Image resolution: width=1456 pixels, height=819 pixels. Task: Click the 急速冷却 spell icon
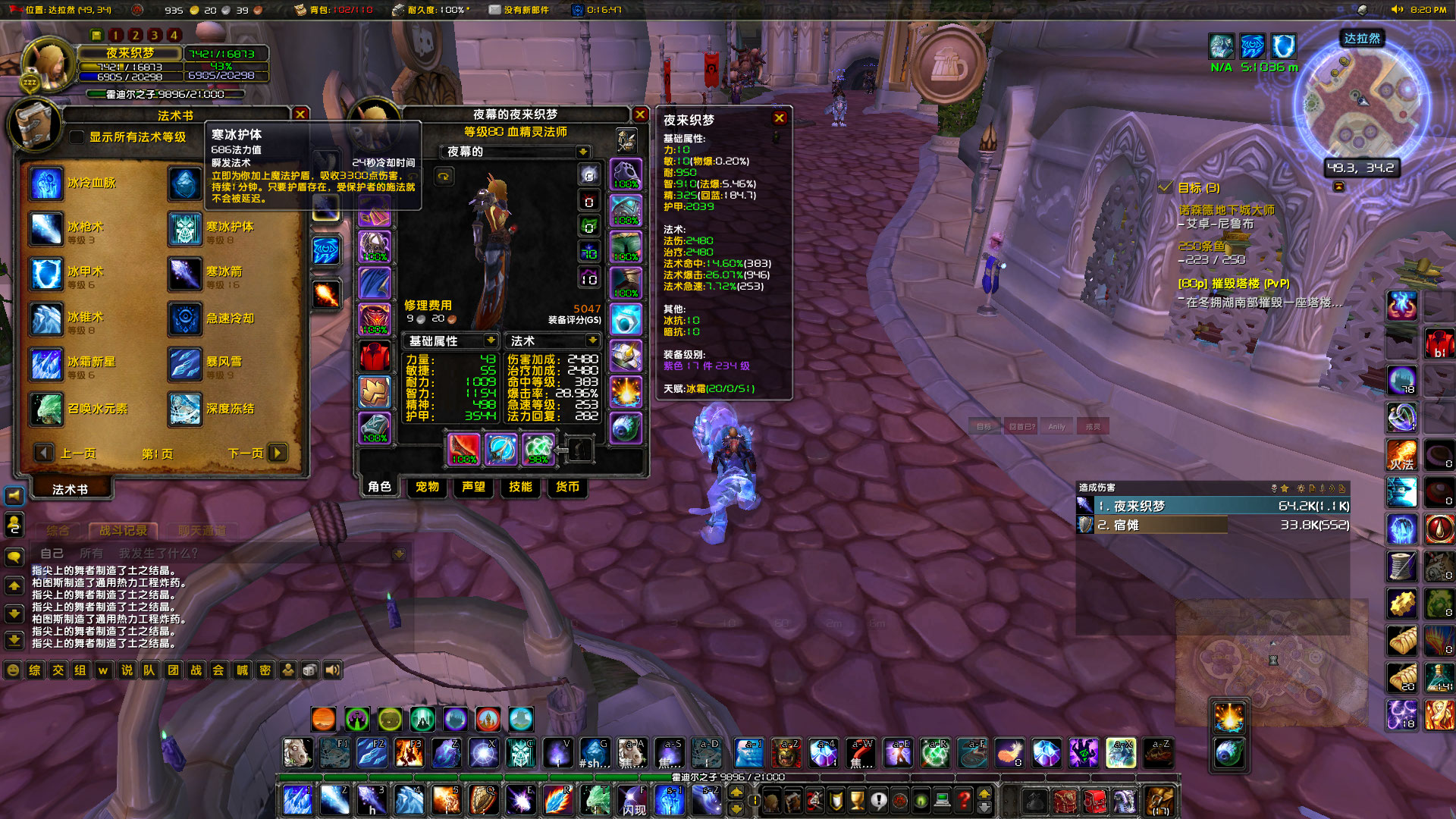click(x=186, y=319)
